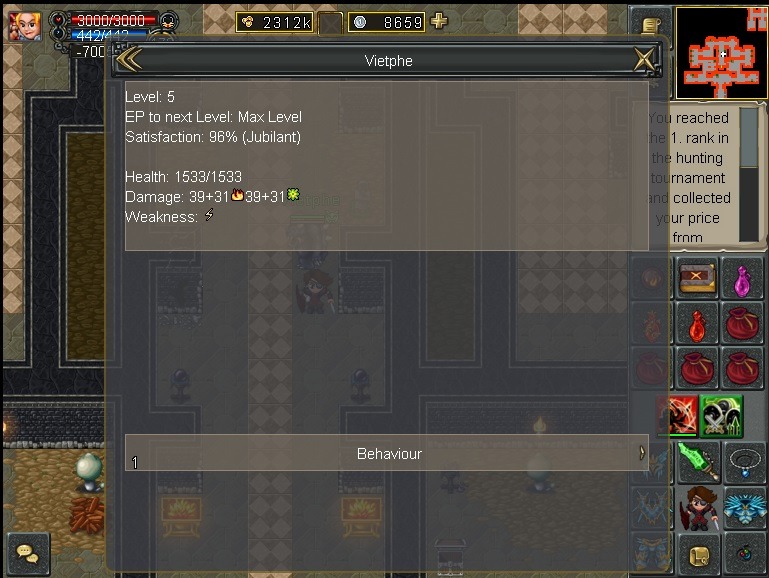Image resolution: width=769 pixels, height=578 pixels.
Task: Open the chat speech bubble button
Action: click(x=27, y=553)
